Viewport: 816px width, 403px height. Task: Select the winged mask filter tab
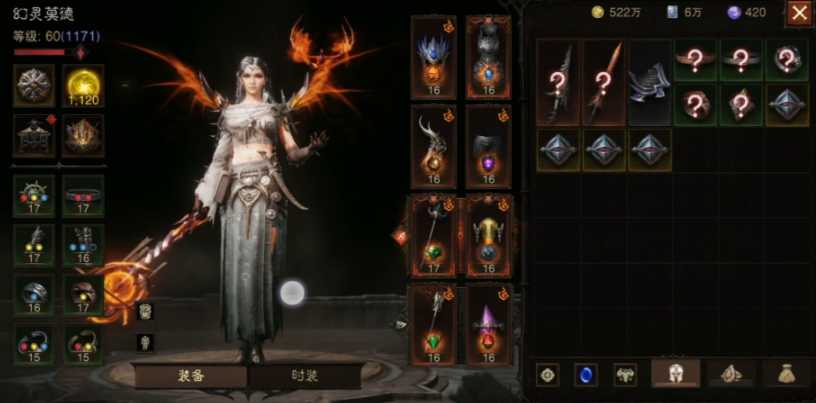(x=625, y=374)
